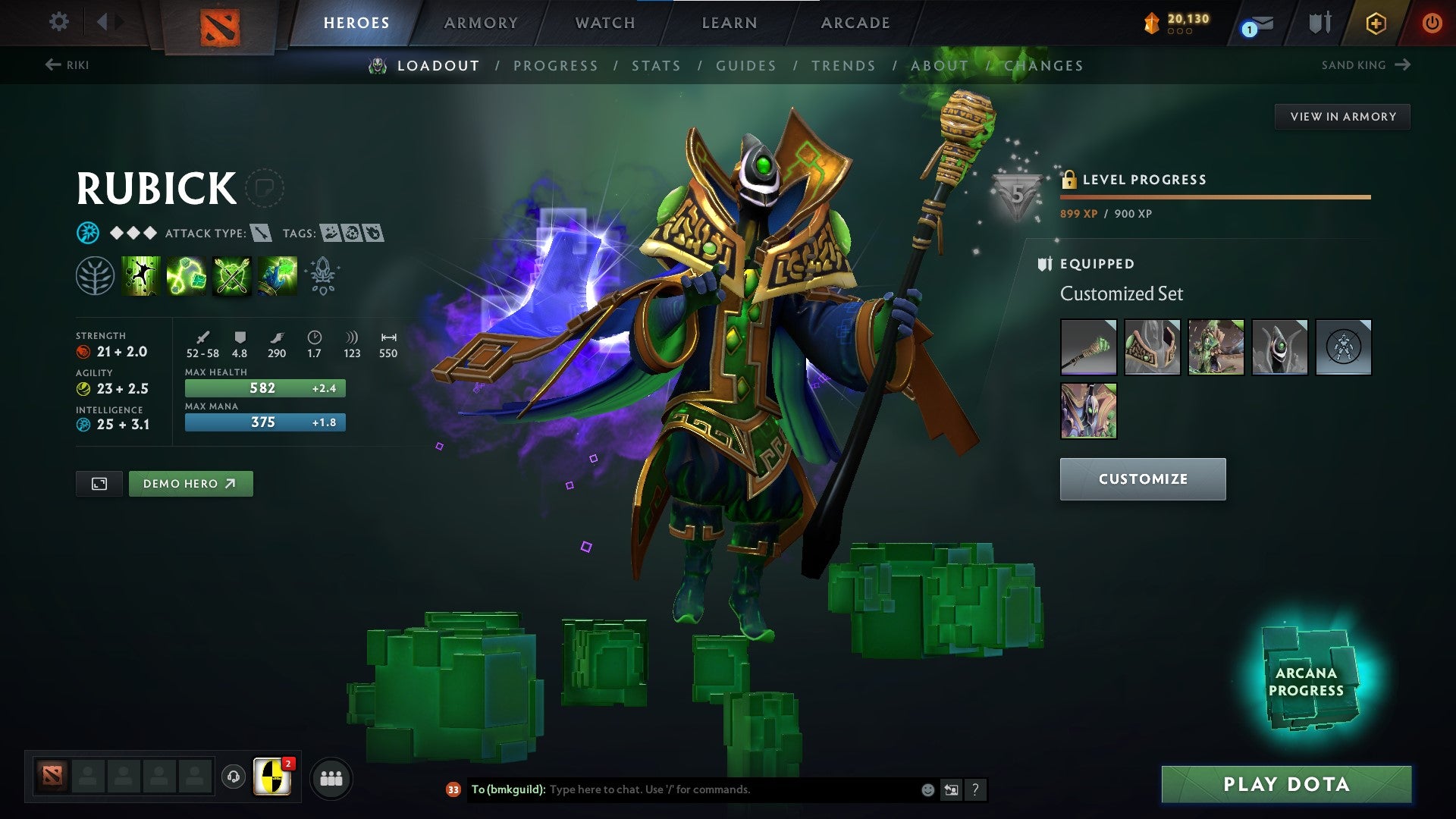Viewport: 1456px width, 819px height.
Task: Open the Fade Bolt ability icon
Action: point(186,275)
